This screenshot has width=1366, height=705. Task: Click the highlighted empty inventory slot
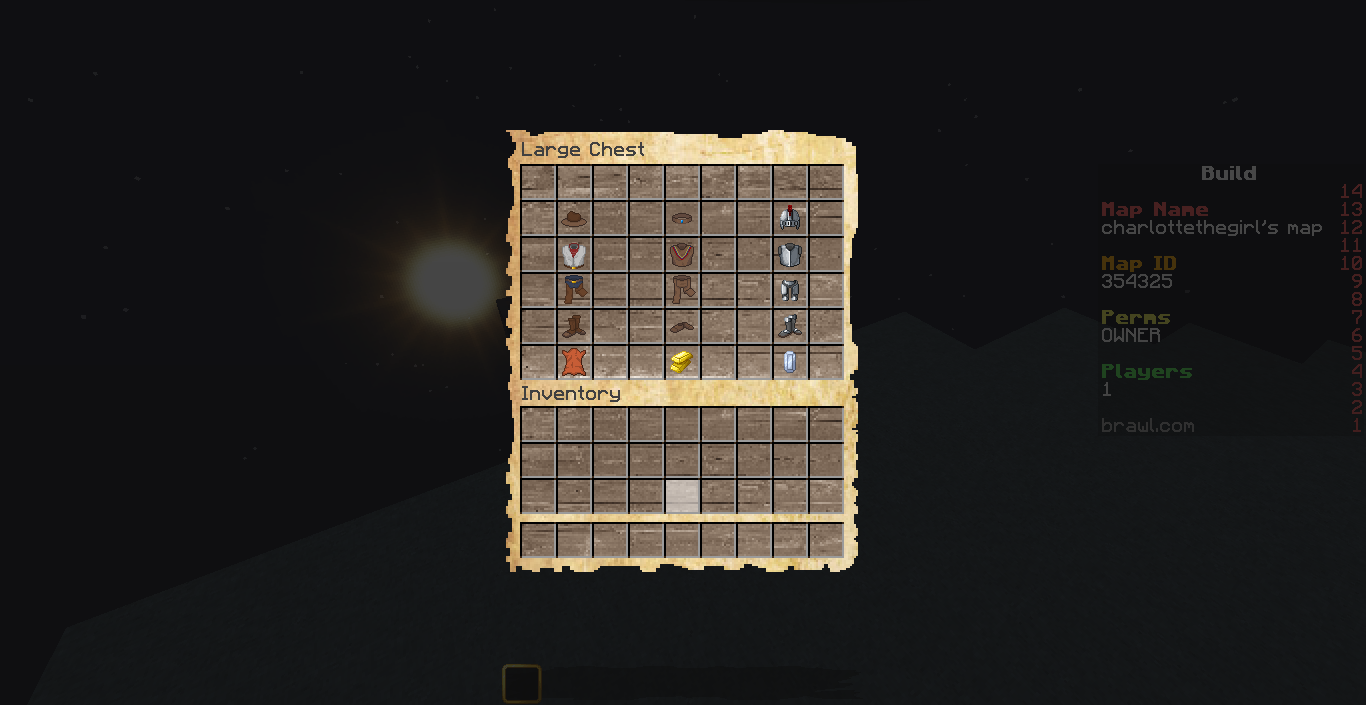pyautogui.click(x=682, y=496)
